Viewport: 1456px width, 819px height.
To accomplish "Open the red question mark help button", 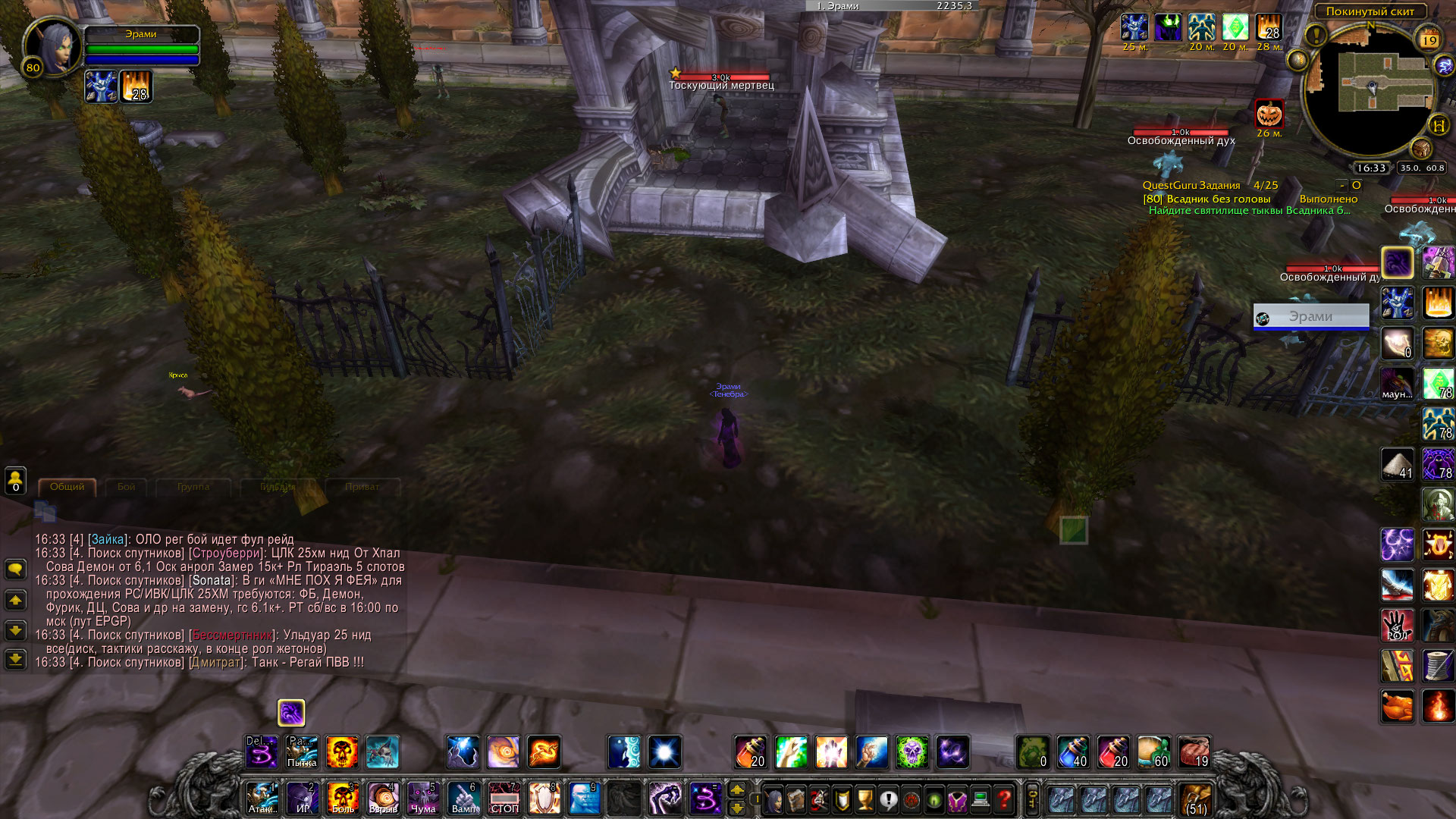I will [1004, 799].
